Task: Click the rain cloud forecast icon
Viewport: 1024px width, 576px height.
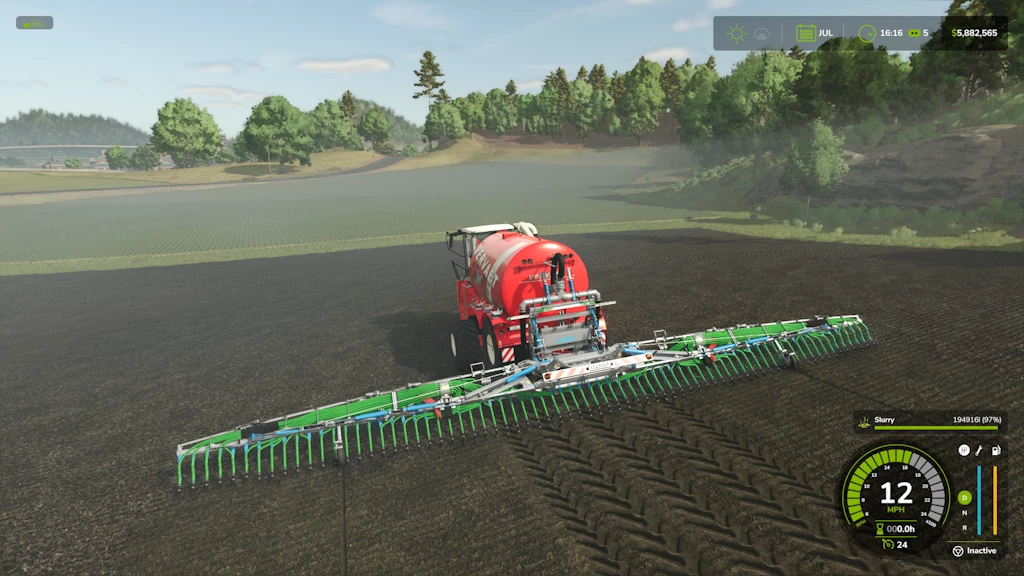Action: (762, 33)
